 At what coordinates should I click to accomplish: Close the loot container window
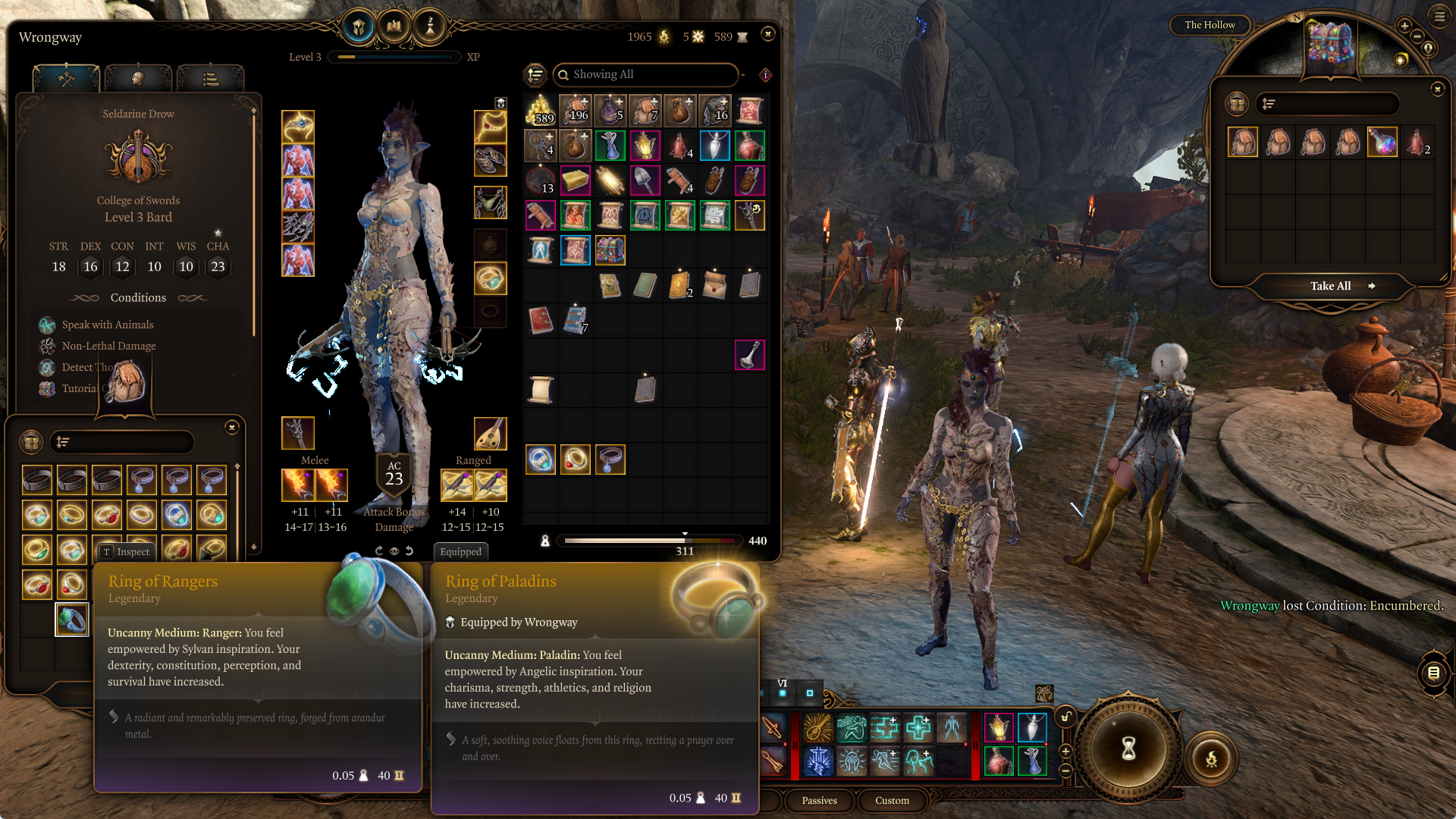coord(1437,89)
